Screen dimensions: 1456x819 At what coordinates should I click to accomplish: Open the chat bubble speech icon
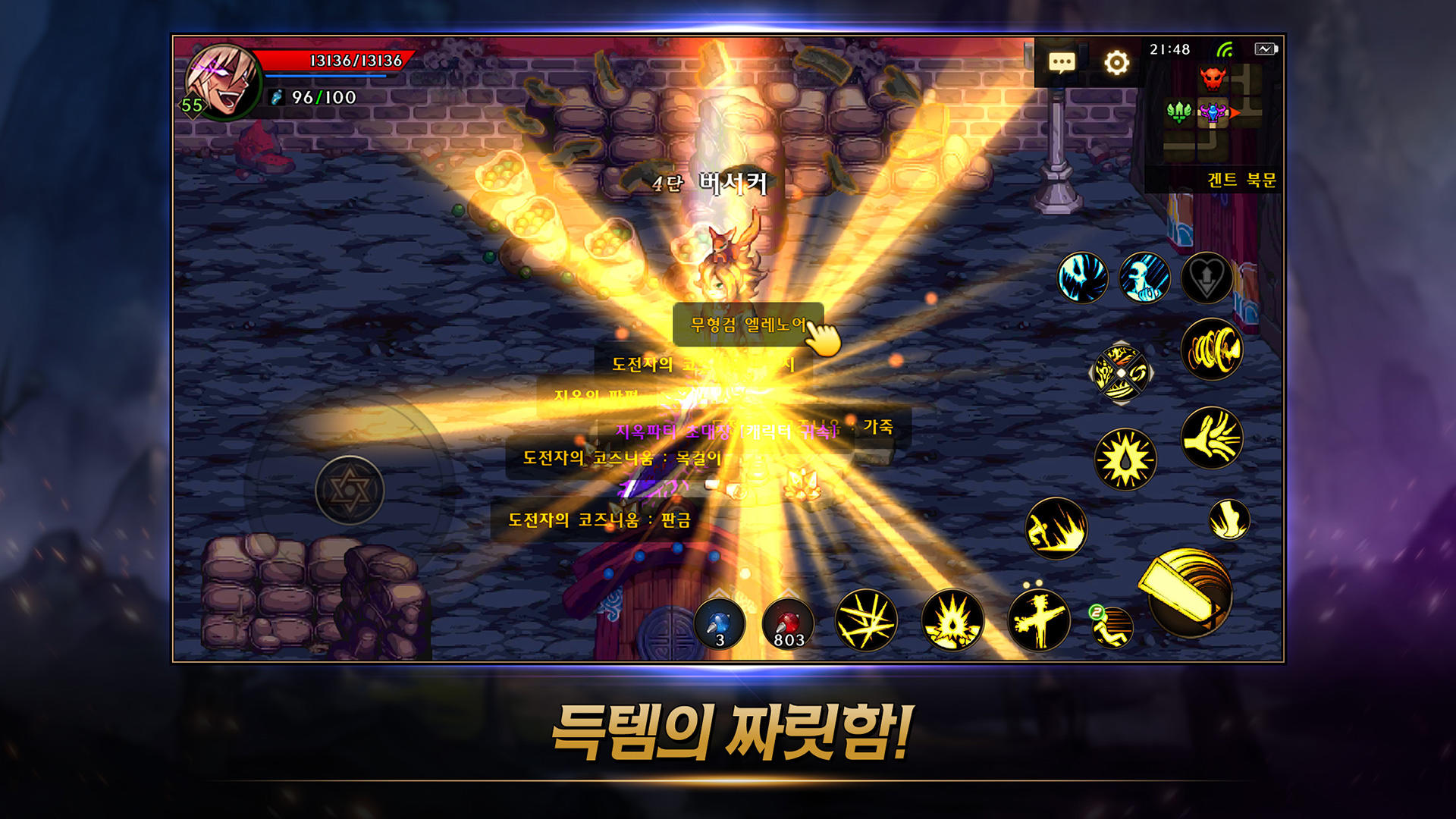[1062, 63]
